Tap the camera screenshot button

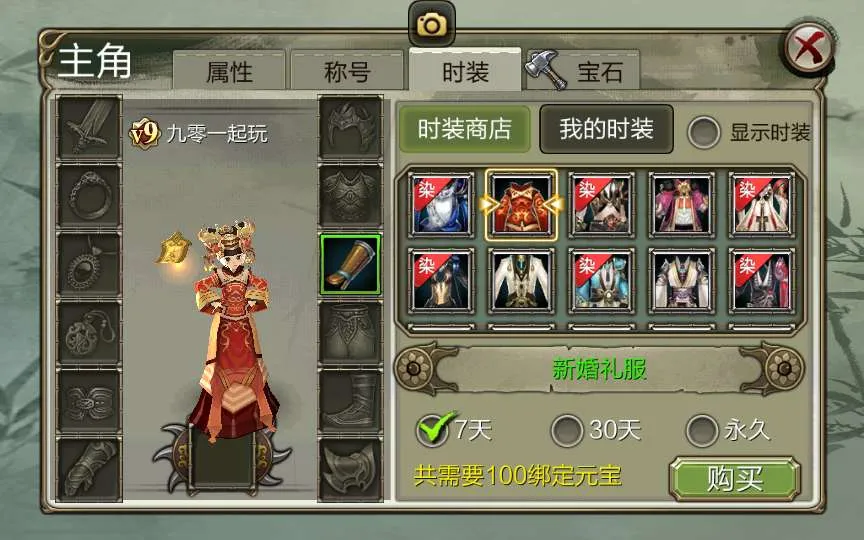(x=432, y=24)
